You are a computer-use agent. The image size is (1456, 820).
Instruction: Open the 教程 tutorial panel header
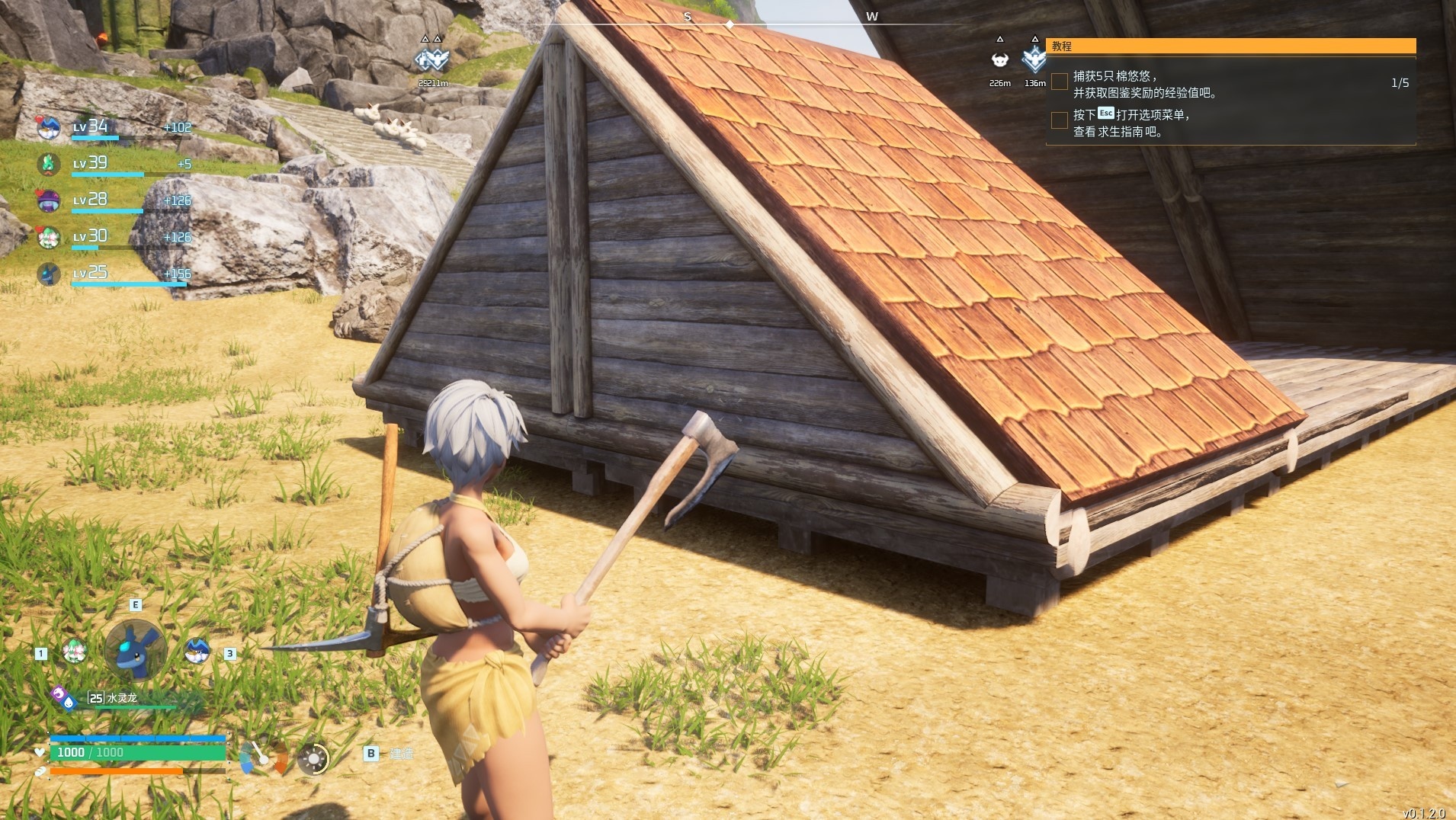coord(1230,46)
